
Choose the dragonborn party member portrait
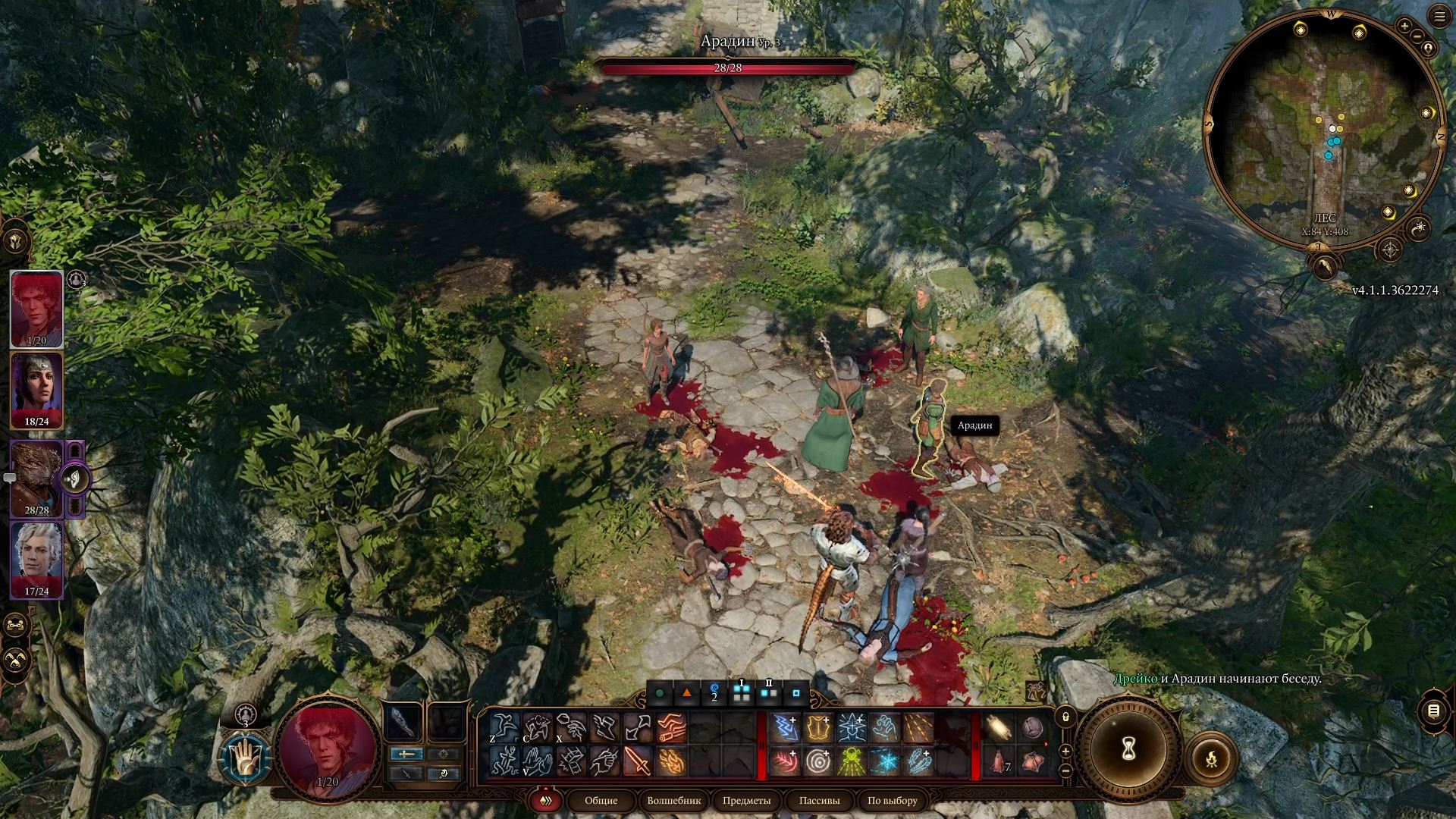(x=36, y=478)
